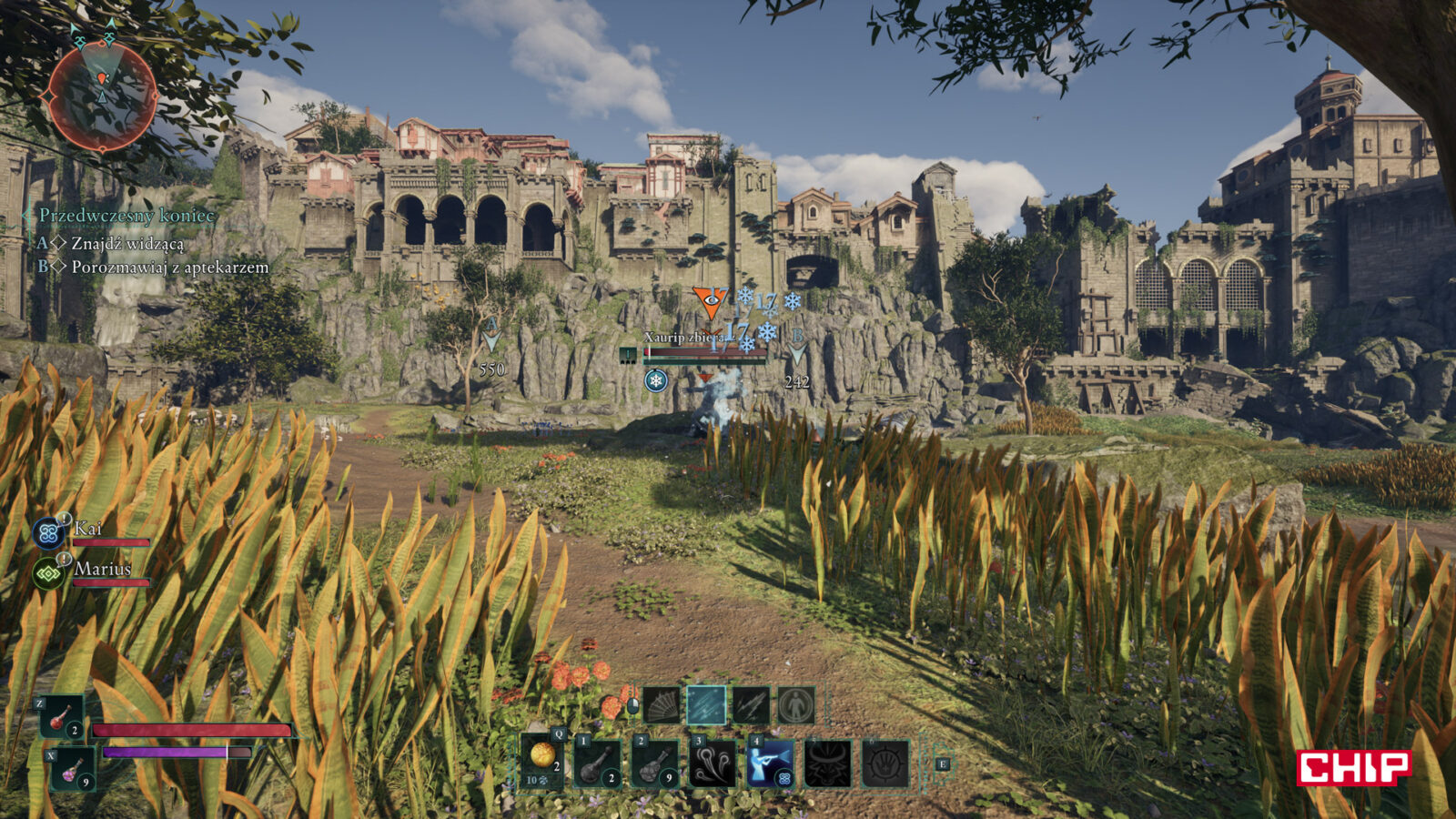Click the circular minimap compass
Screen dimensions: 1456x819
tap(102, 96)
